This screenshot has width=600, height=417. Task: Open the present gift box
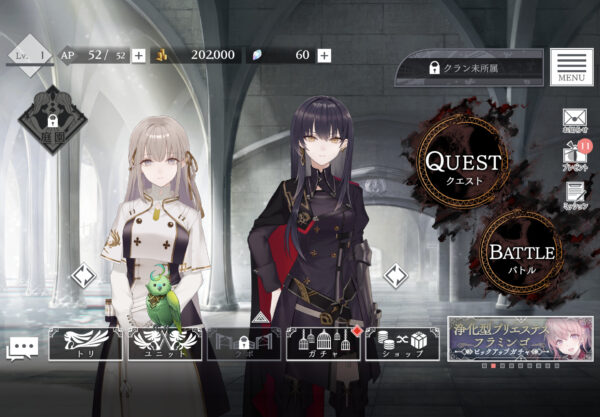574,157
